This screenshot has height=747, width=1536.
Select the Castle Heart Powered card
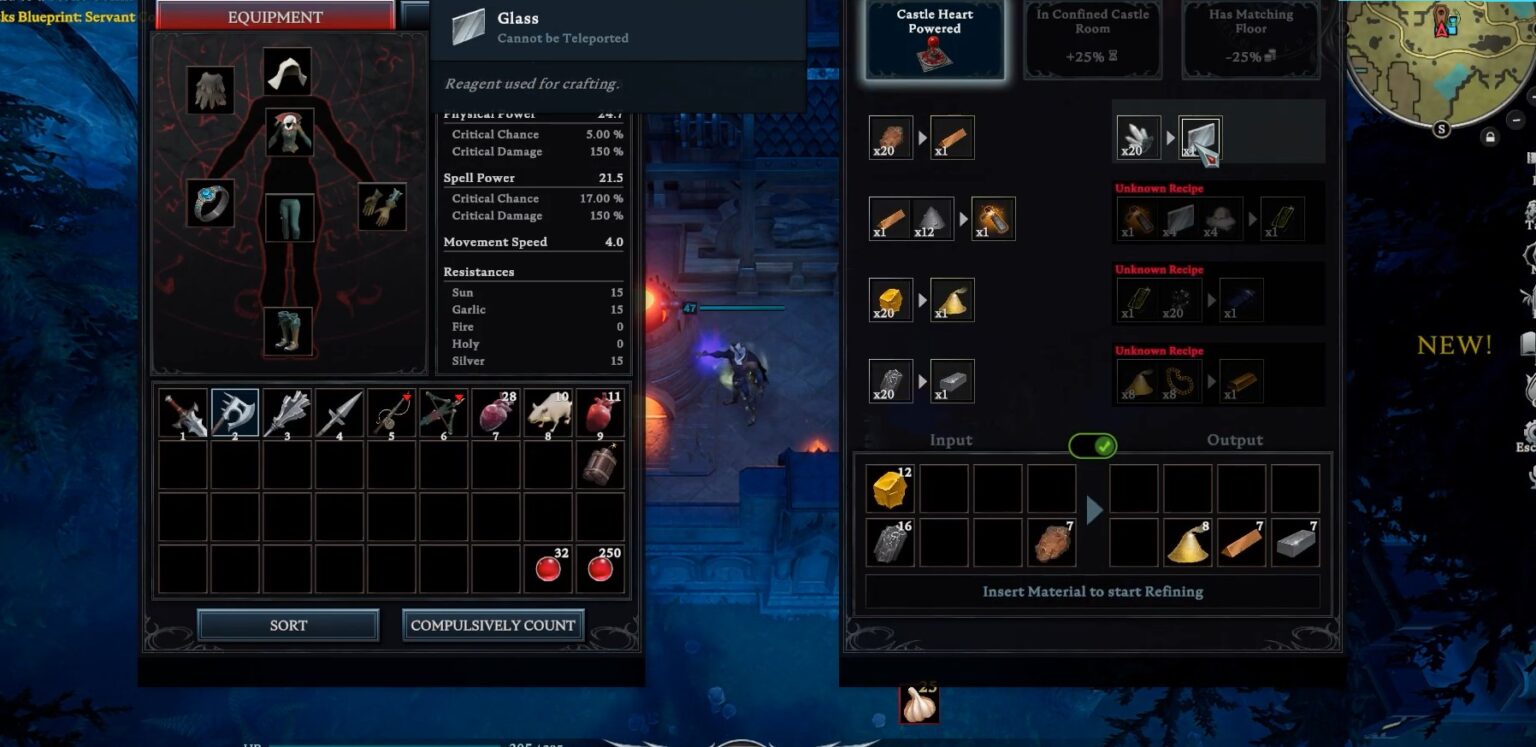click(934, 38)
